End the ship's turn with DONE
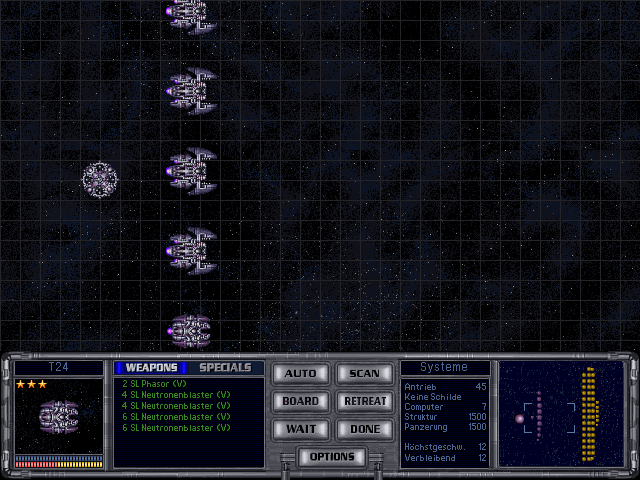The height and width of the screenshot is (480, 640). pos(364,429)
